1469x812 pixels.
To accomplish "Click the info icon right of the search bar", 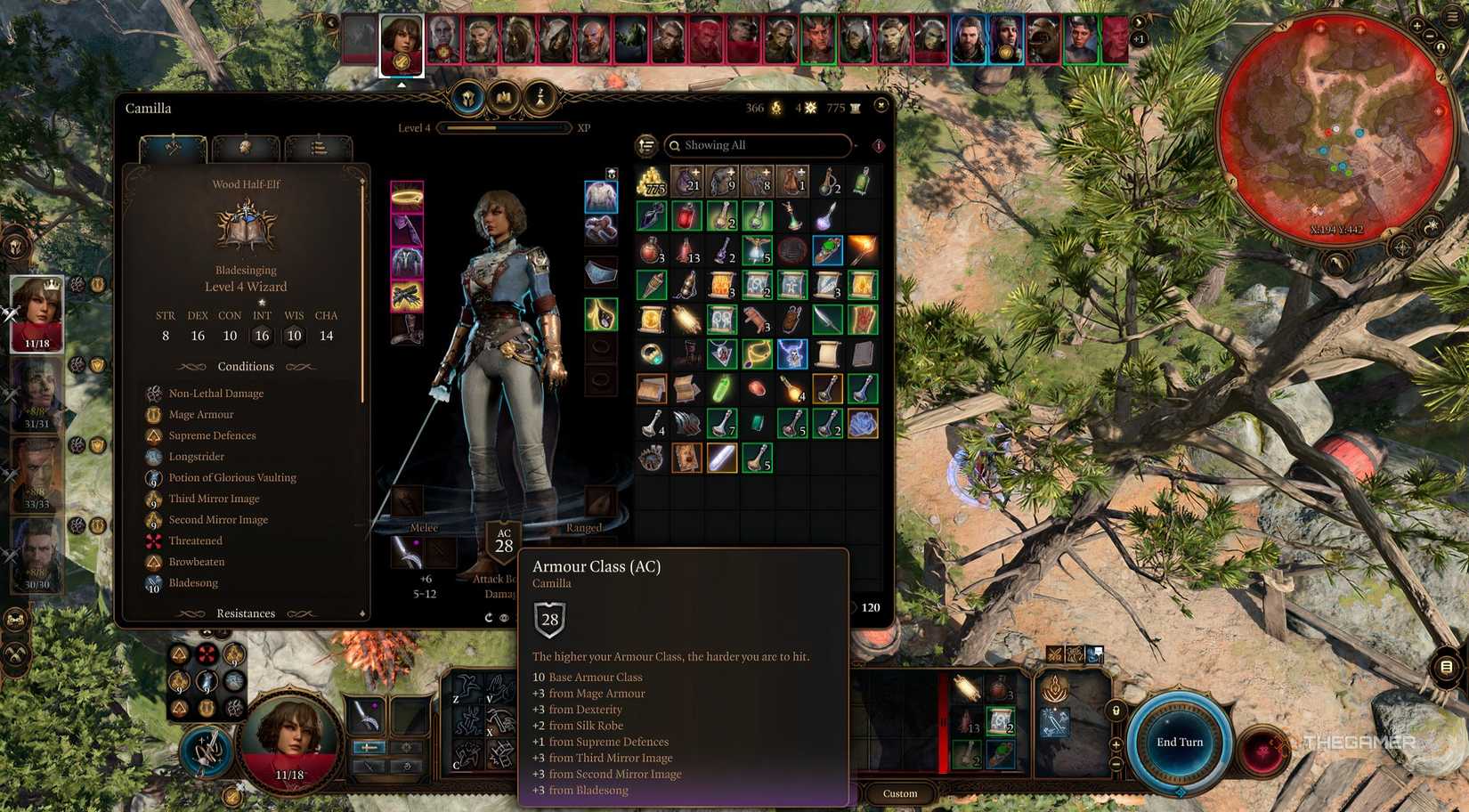I will [879, 145].
